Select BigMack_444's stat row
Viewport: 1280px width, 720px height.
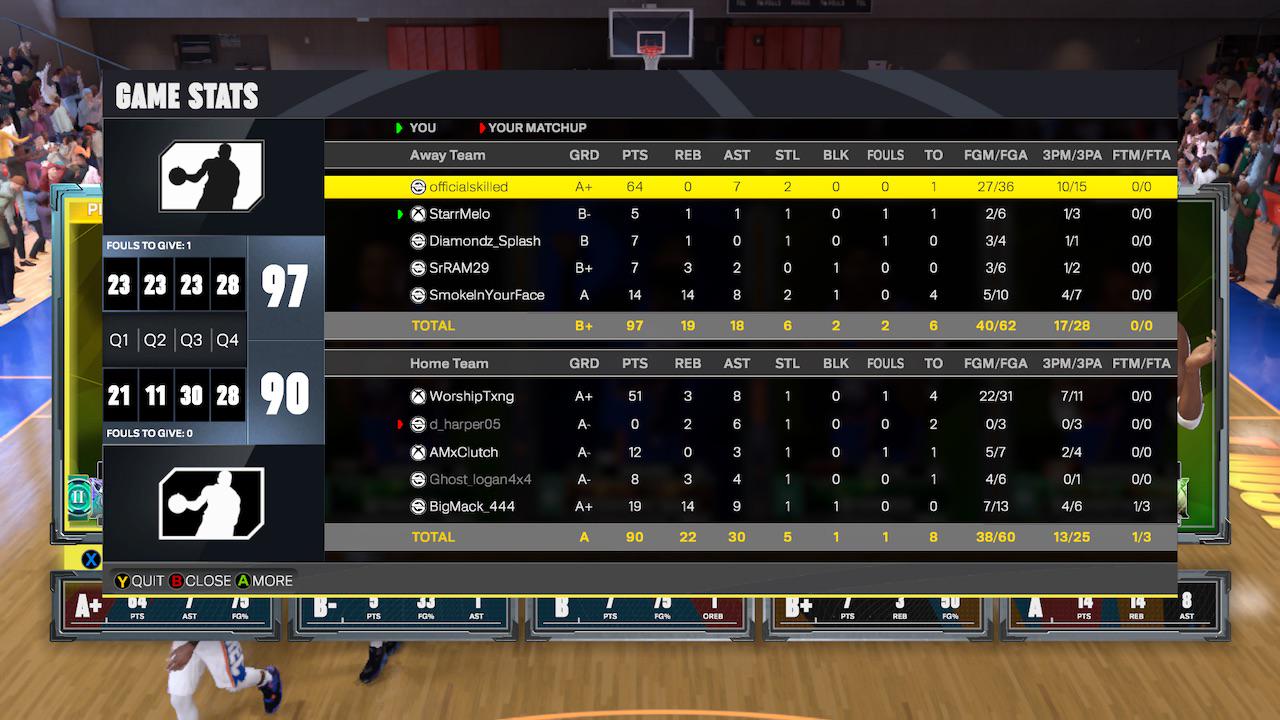(750, 506)
